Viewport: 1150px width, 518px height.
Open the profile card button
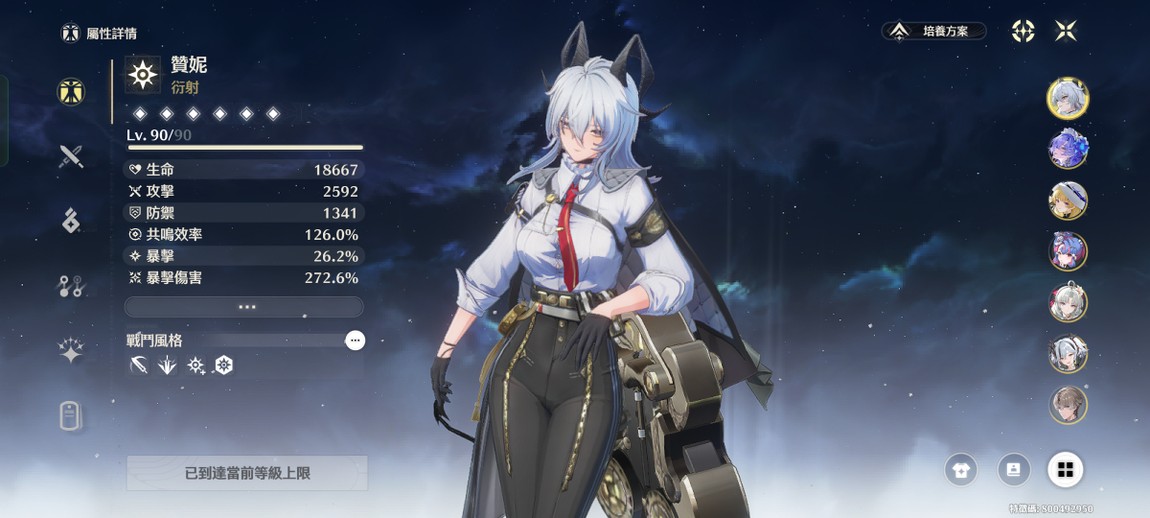[1013, 470]
